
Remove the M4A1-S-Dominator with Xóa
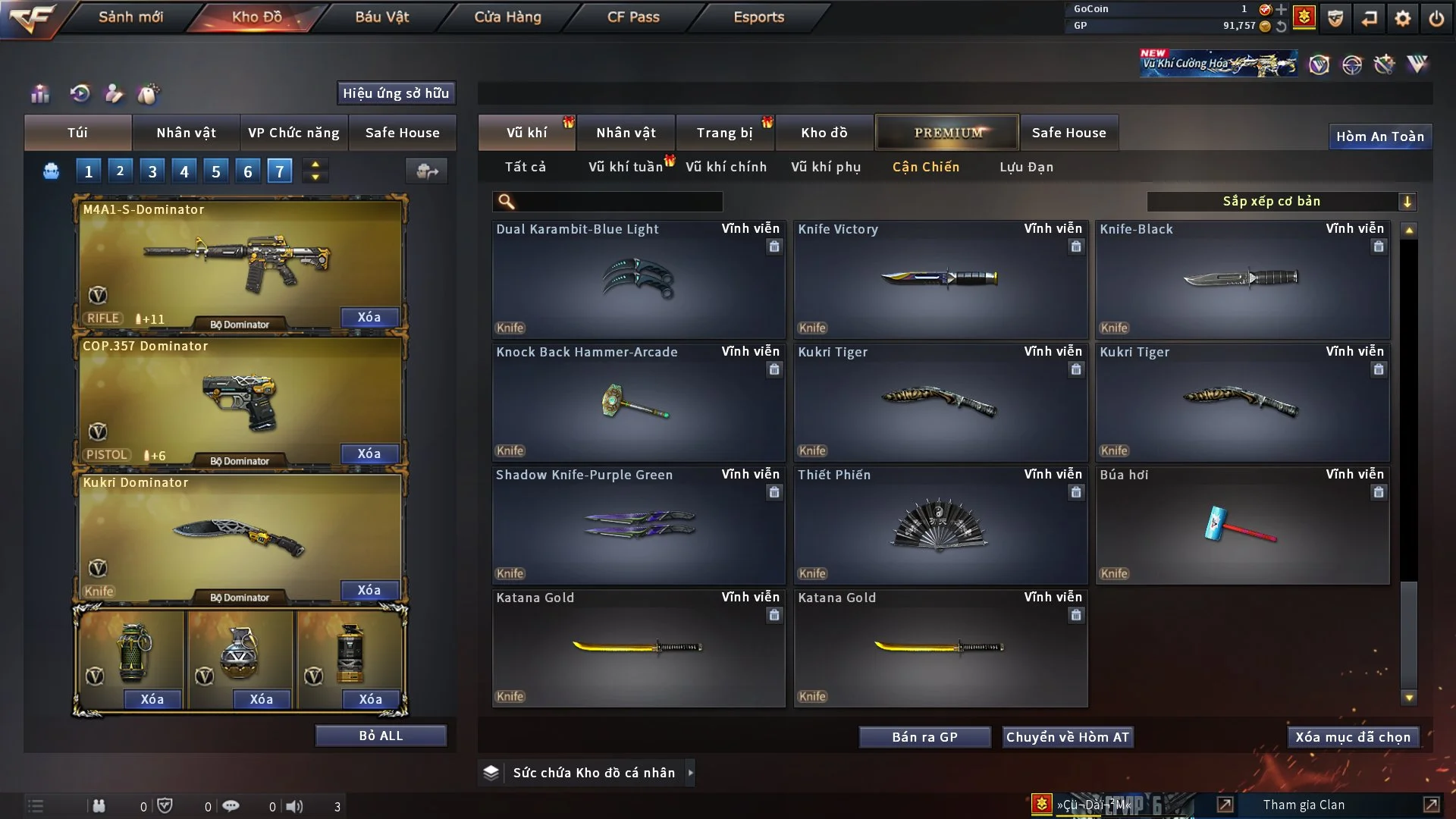(x=369, y=317)
